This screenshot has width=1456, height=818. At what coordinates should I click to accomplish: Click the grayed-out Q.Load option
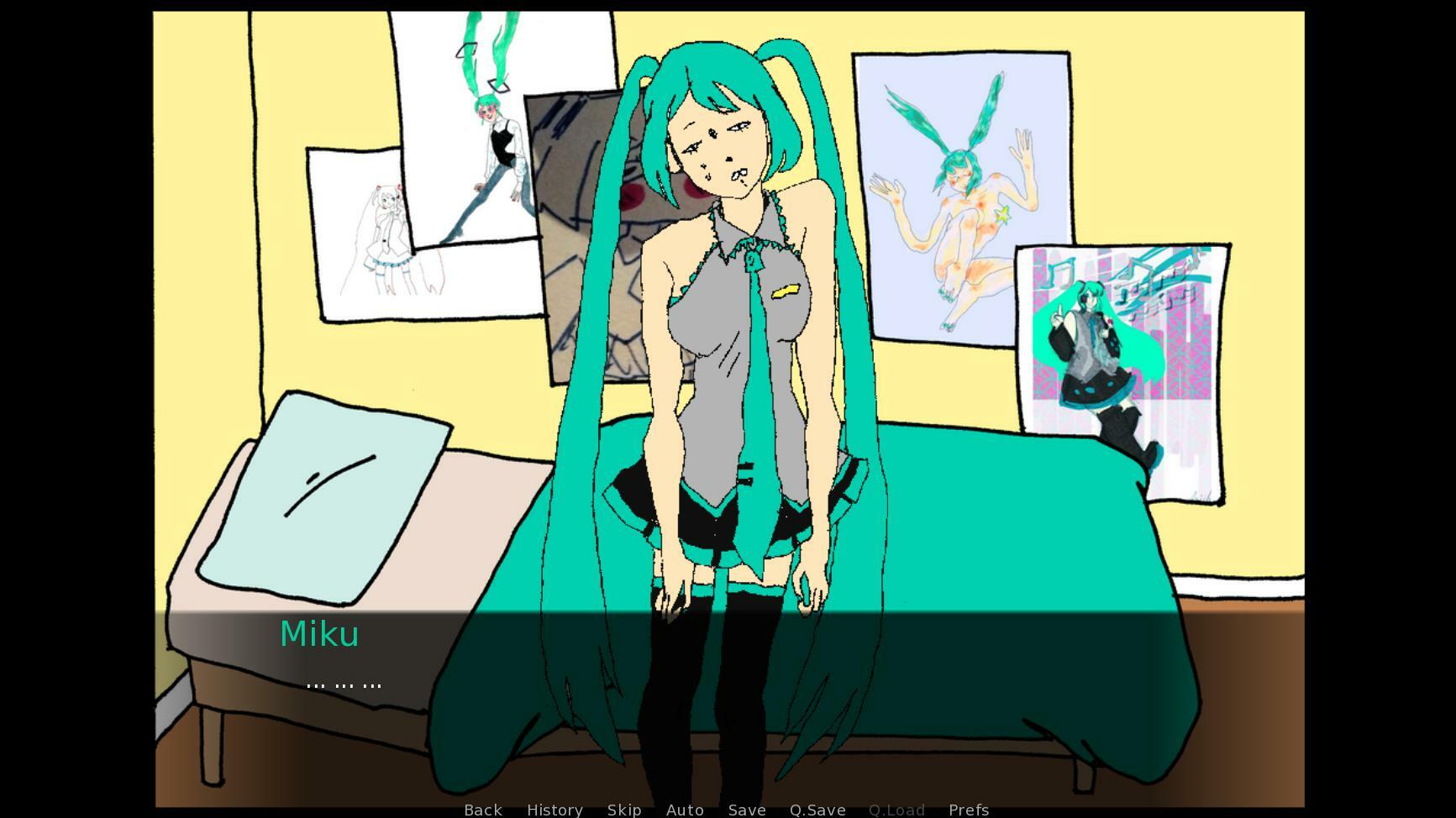pos(896,809)
